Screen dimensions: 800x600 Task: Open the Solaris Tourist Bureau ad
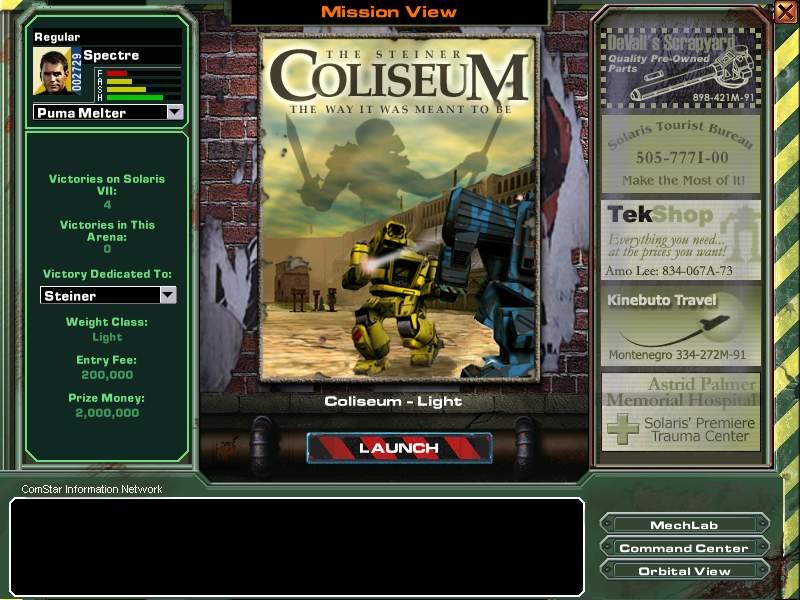[680, 155]
